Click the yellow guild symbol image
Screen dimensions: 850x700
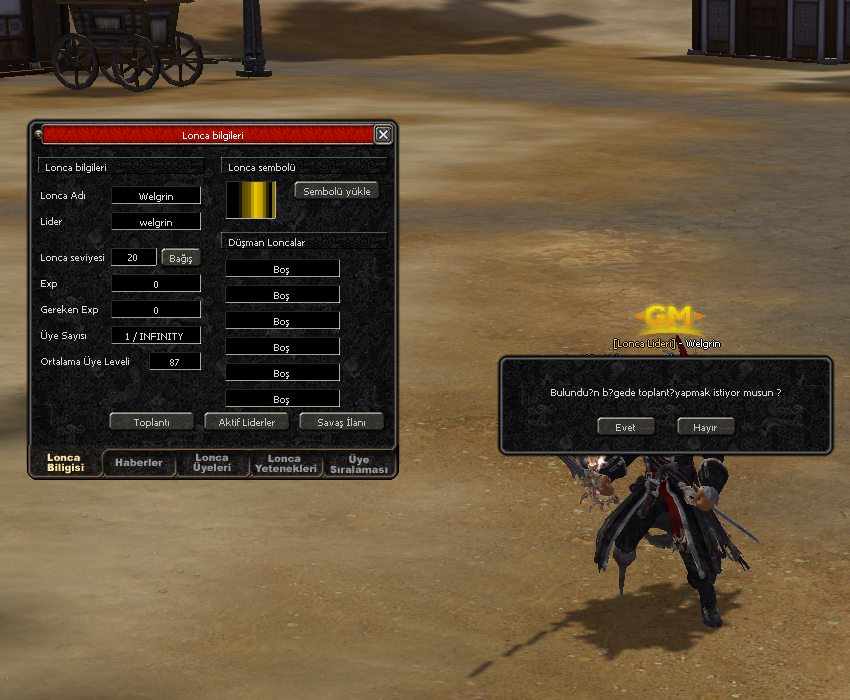click(x=250, y=199)
